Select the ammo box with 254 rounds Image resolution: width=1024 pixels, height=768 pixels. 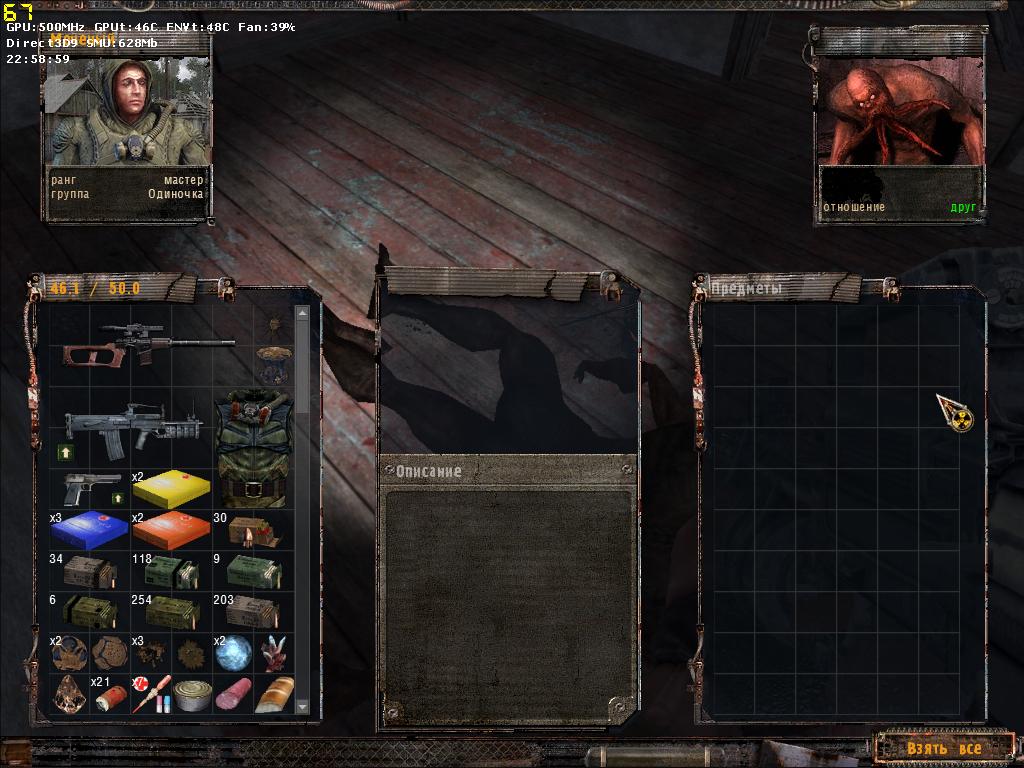point(170,611)
